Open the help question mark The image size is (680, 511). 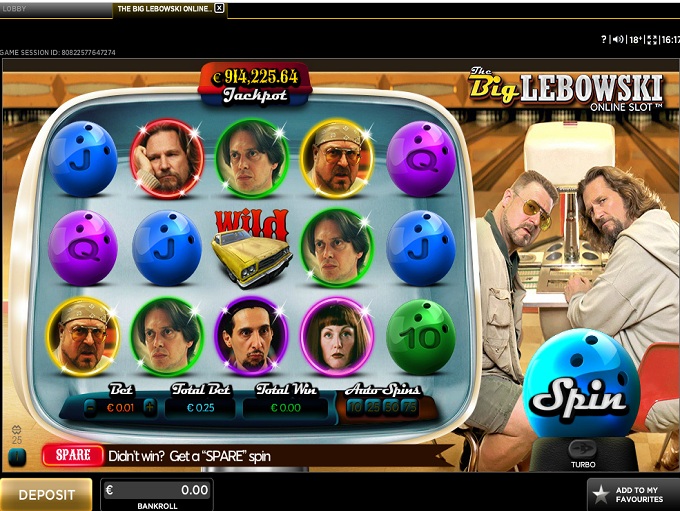[604, 39]
